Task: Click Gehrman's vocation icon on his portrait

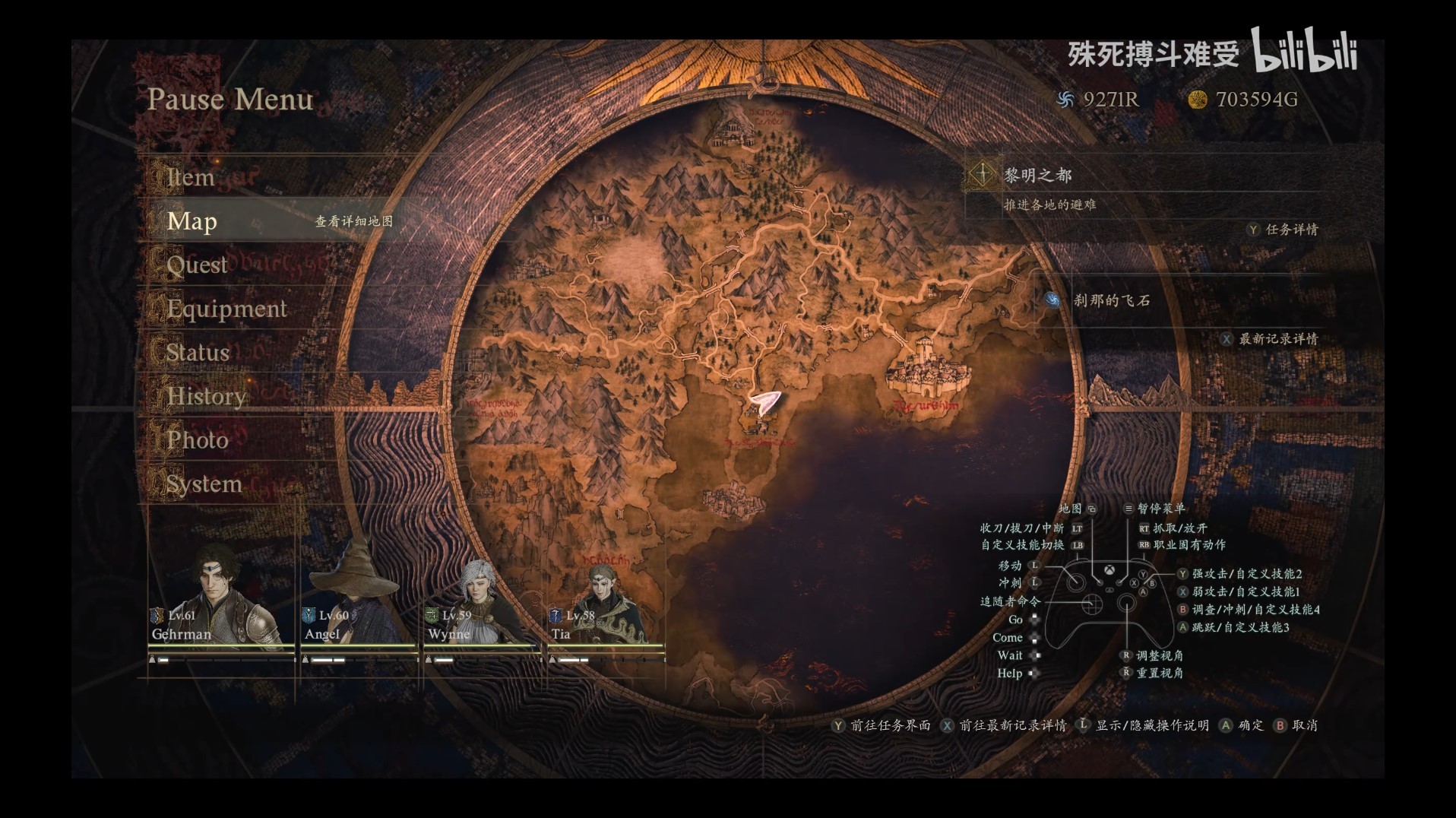Action: 157,615
